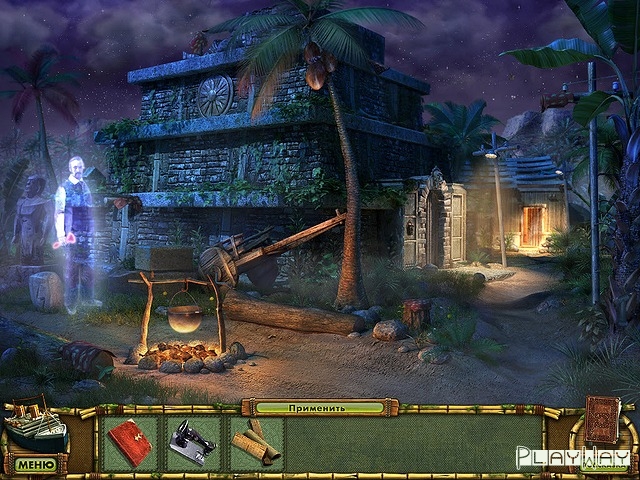This screenshot has height=480, width=640.
Task: Click the Применить button
Action: pyautogui.click(x=318, y=408)
